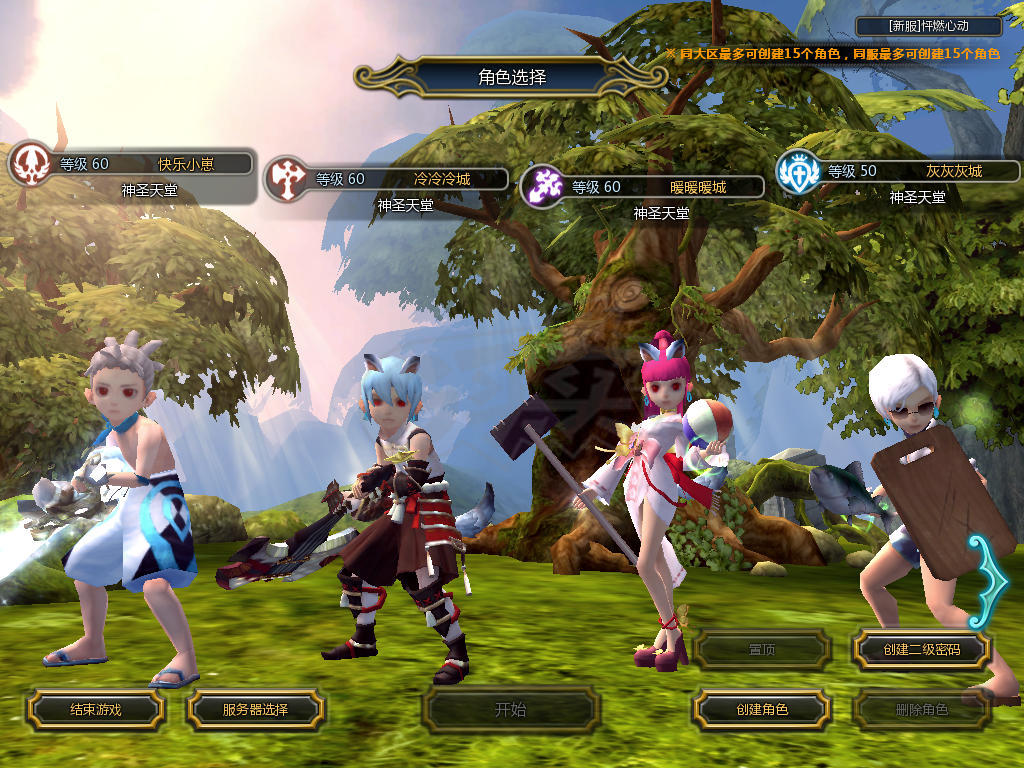Image resolution: width=1024 pixels, height=768 pixels.
Task: Click the 删除角色 (Delete Character) button
Action: point(921,710)
